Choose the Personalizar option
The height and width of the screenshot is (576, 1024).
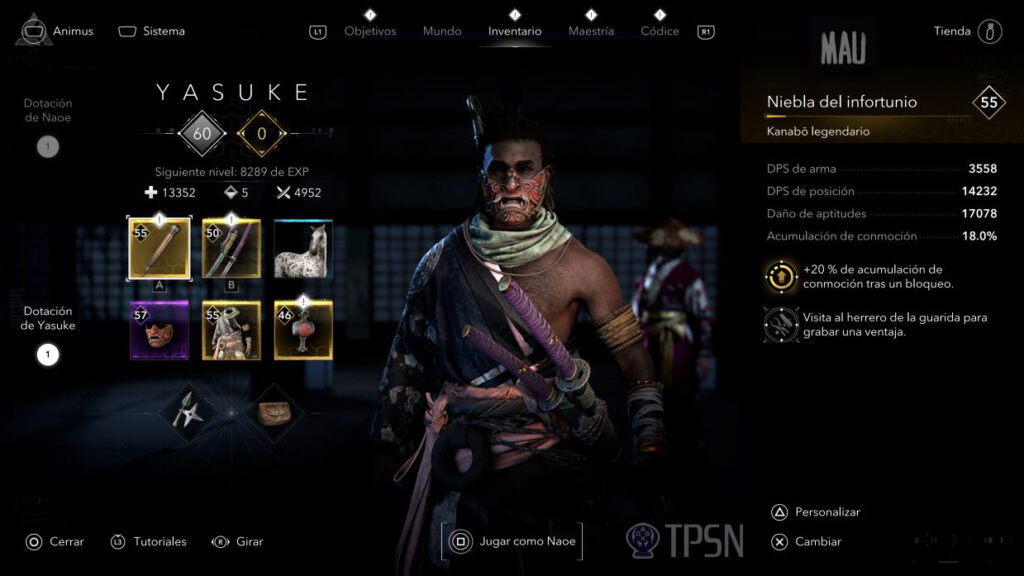[x=827, y=512]
